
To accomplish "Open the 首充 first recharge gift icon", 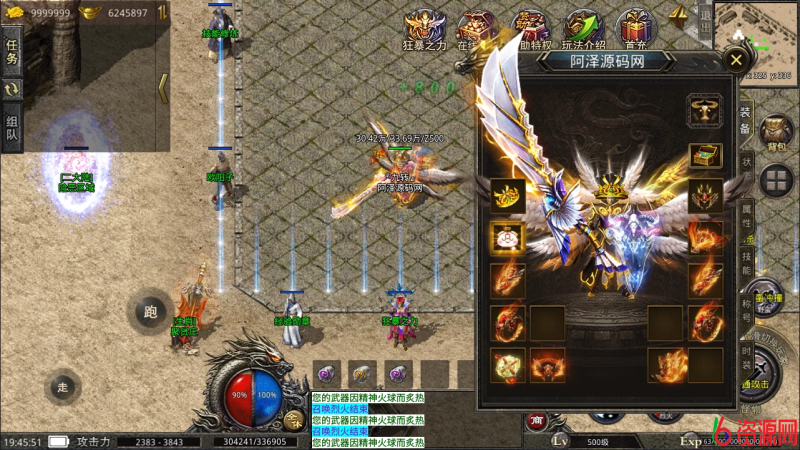I will (634, 30).
